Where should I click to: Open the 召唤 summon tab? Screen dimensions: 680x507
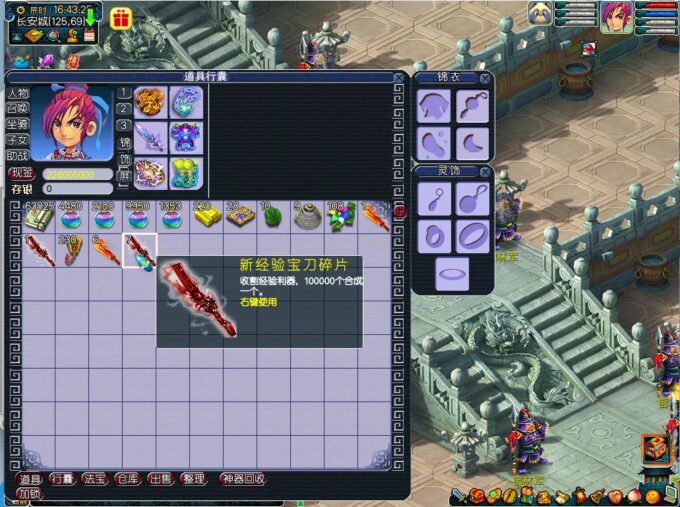17,108
